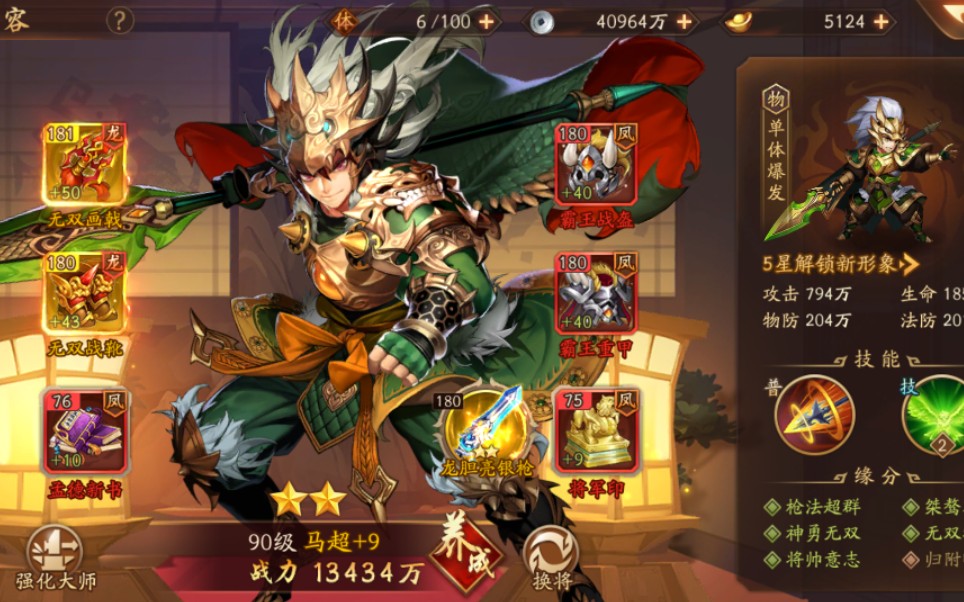Add silver coins with the plus button
Image resolution: width=964 pixels, height=602 pixels.
[x=684, y=21]
